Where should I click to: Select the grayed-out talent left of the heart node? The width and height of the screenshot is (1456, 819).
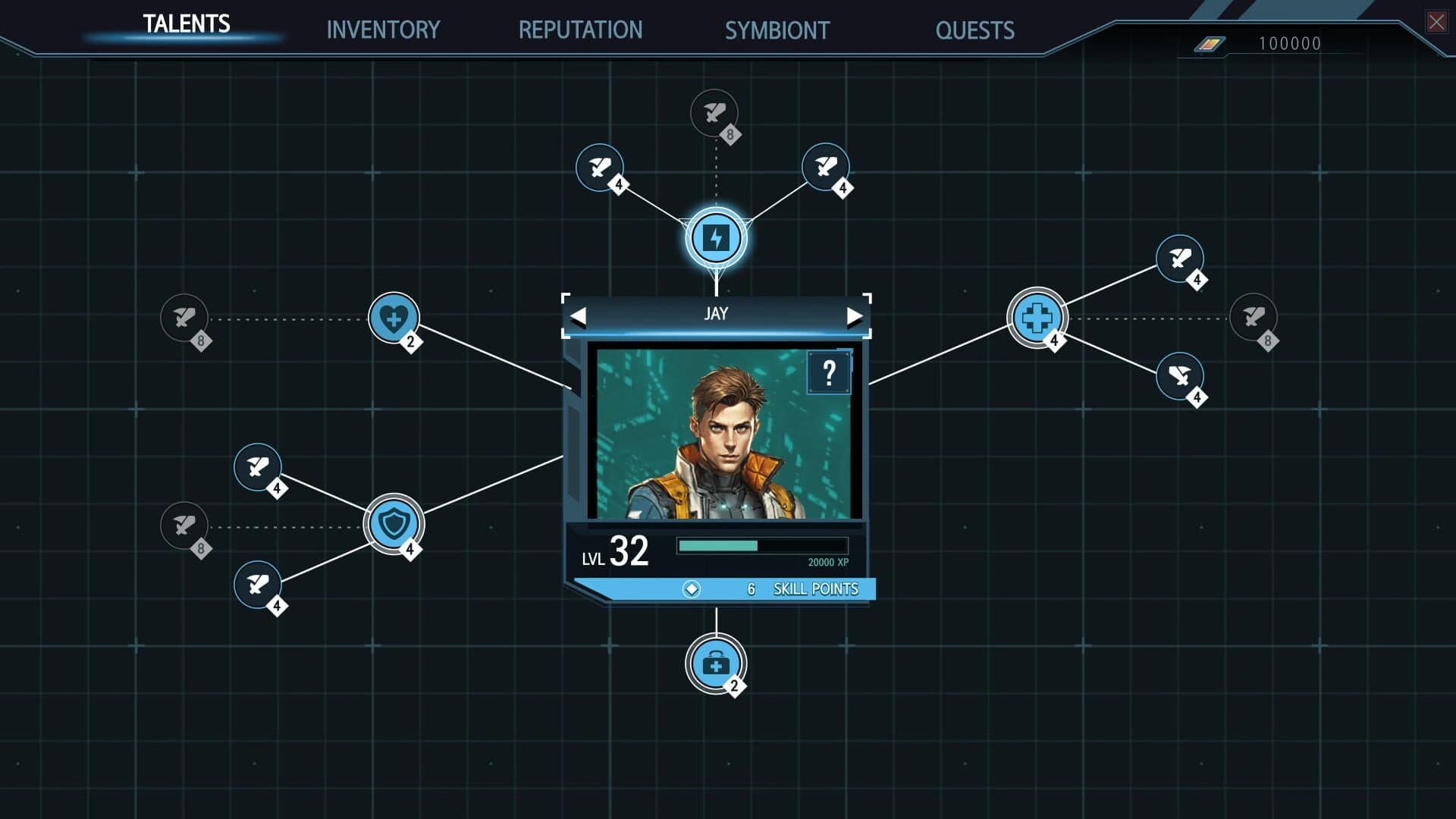pos(184,317)
